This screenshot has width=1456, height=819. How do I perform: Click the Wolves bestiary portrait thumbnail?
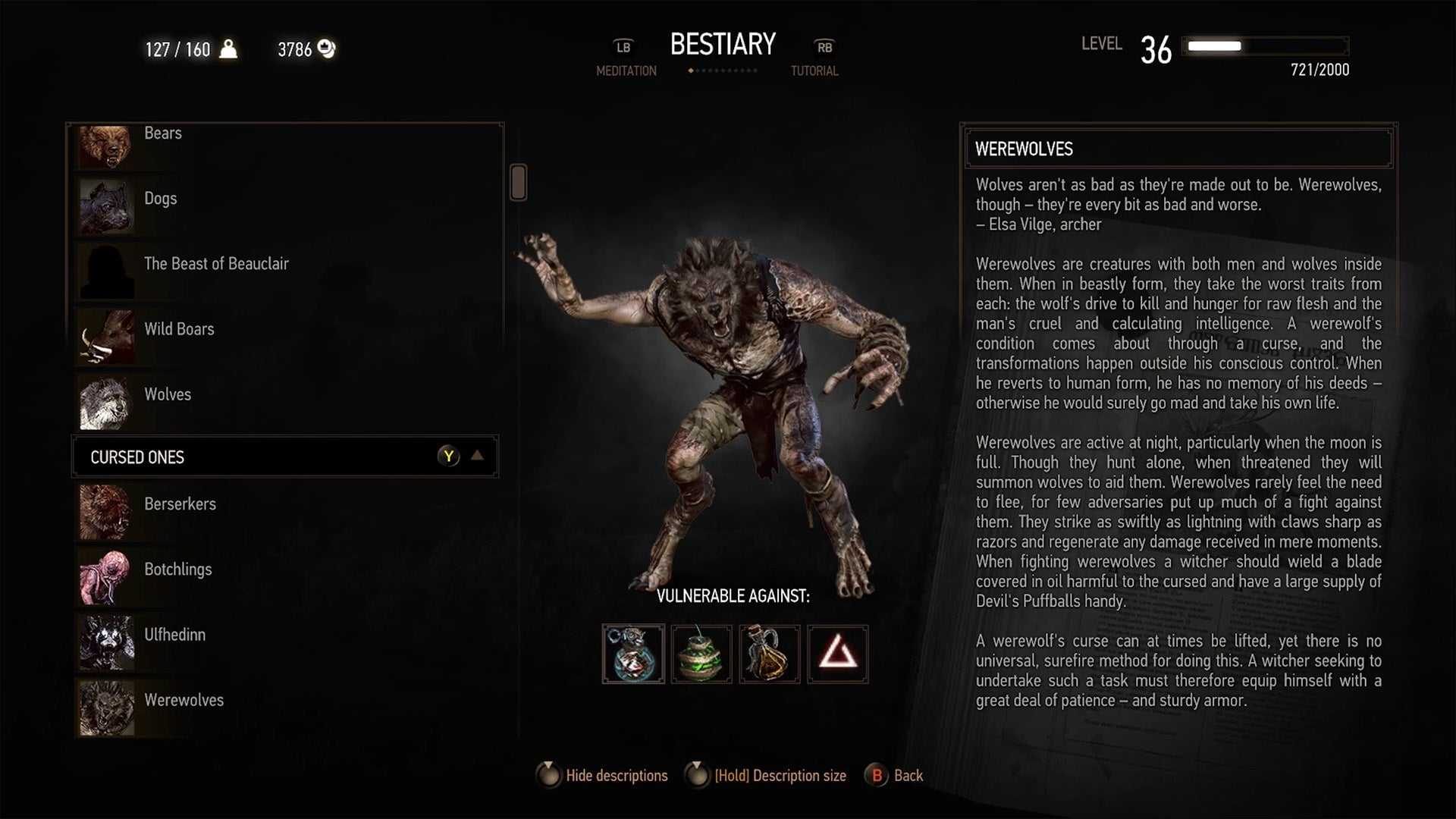click(x=106, y=402)
